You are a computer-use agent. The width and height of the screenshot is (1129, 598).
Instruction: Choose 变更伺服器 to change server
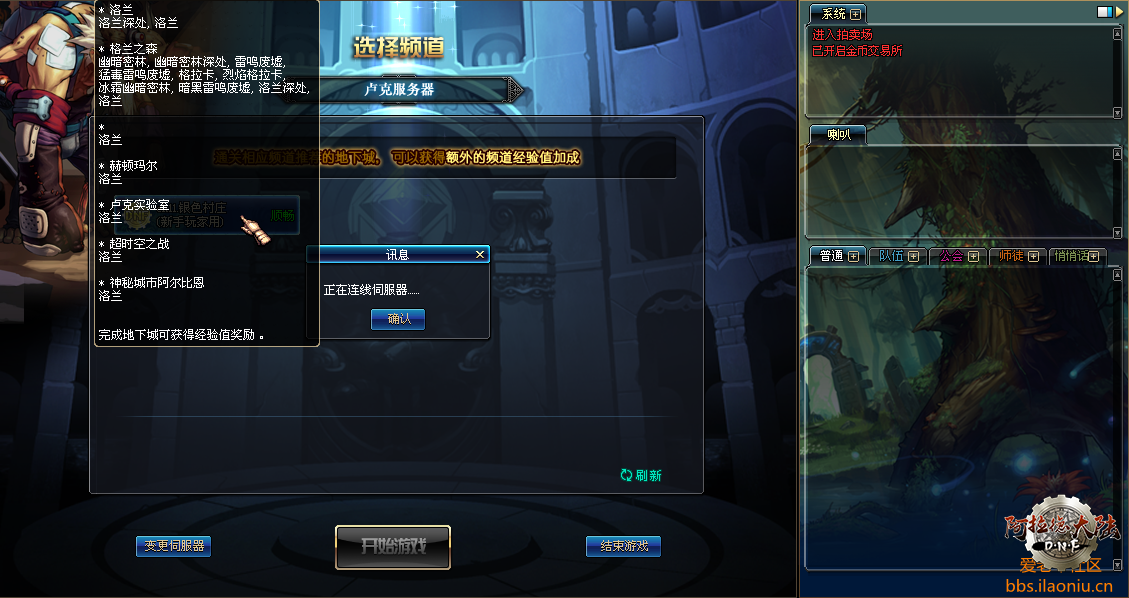(x=174, y=546)
